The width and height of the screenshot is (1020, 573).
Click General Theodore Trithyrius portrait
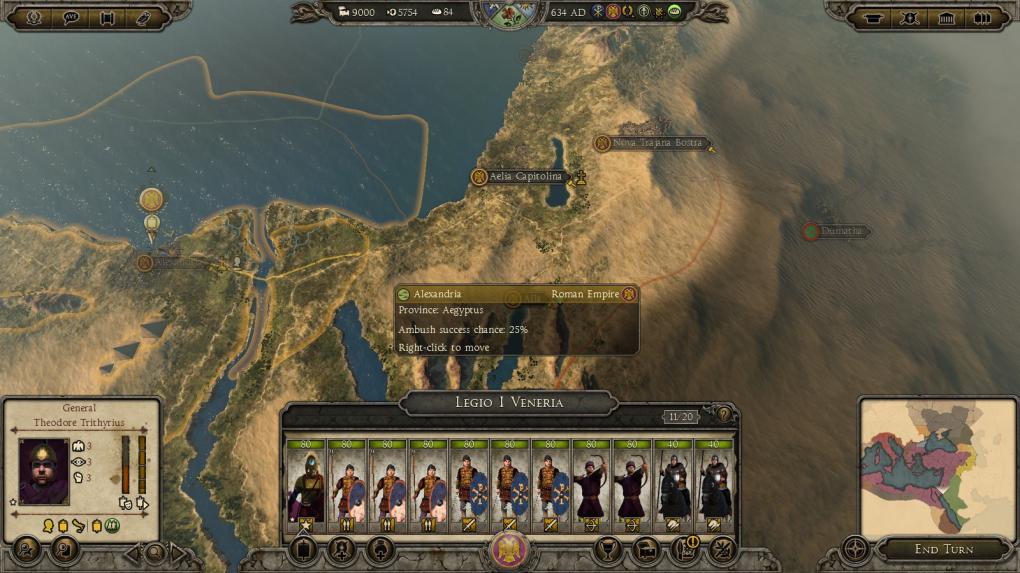coord(44,470)
